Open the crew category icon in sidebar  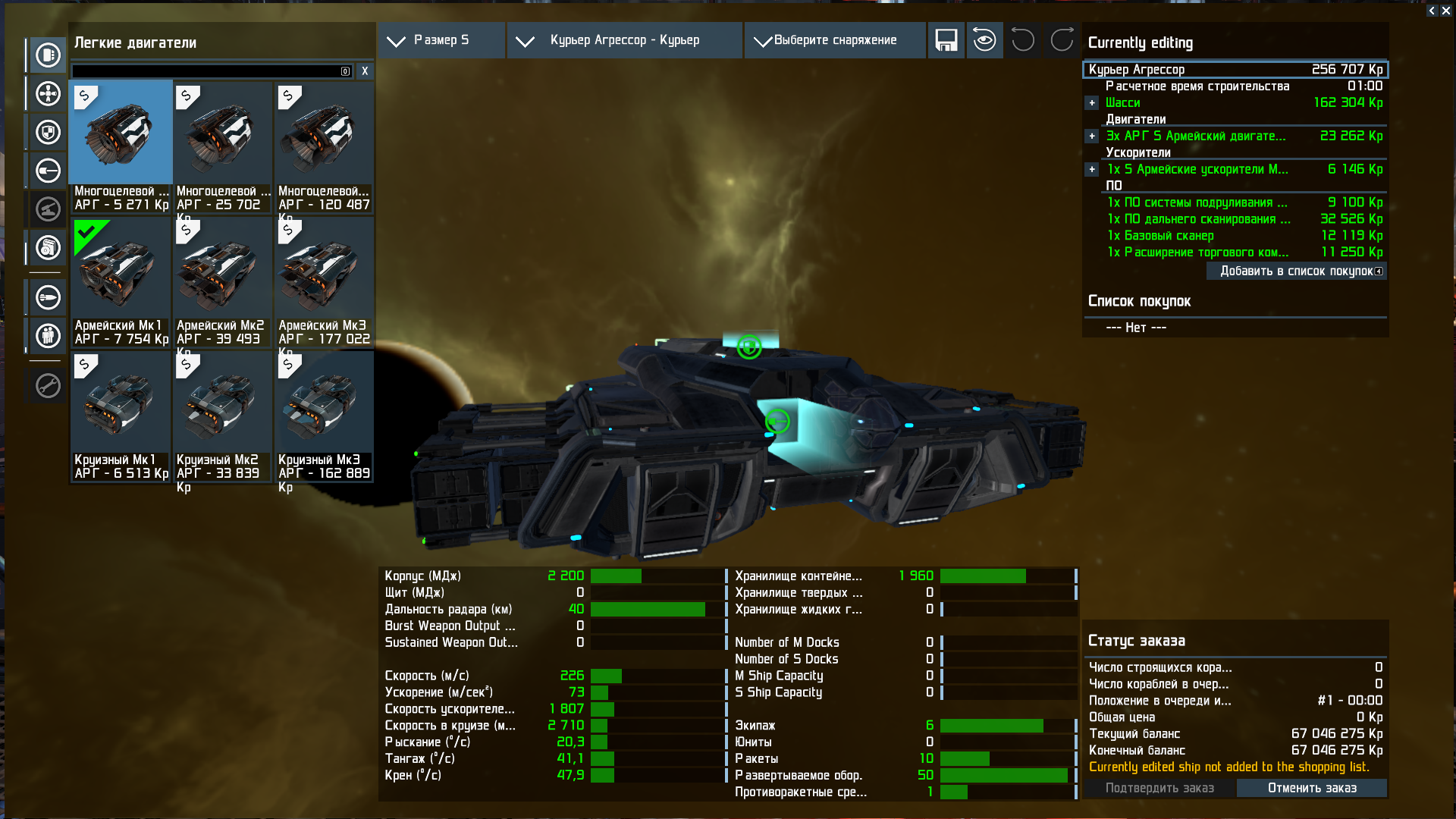point(48,335)
